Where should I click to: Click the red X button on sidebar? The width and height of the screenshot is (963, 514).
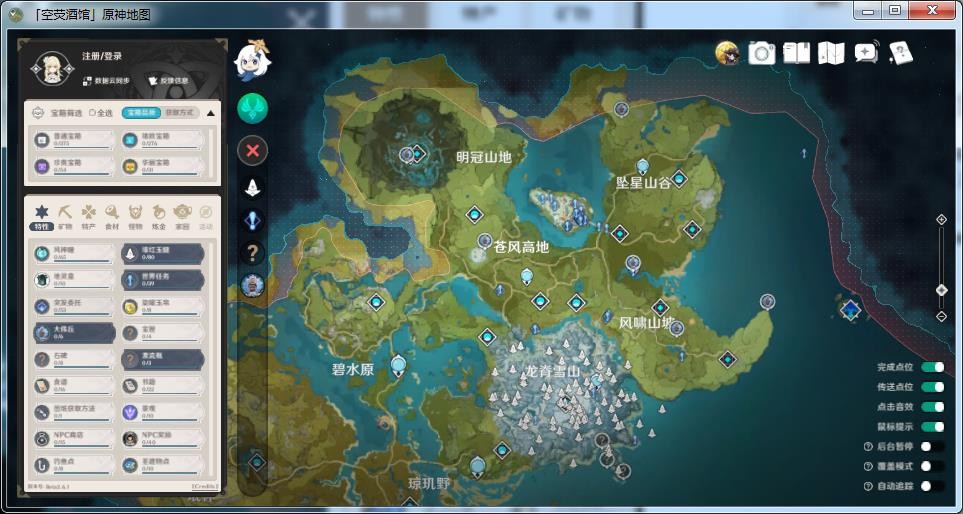pos(252,151)
